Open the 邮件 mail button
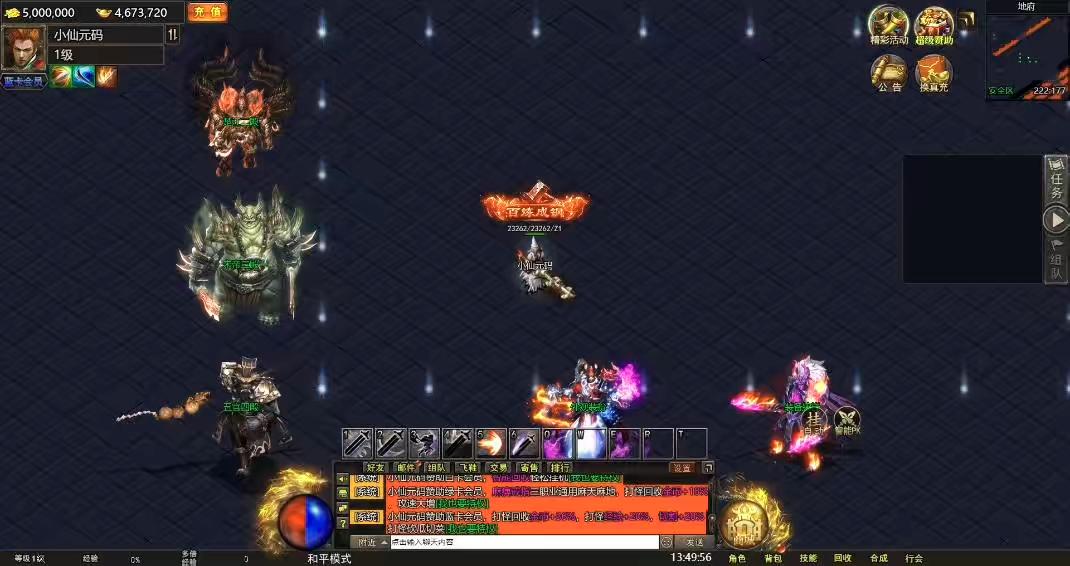The width and height of the screenshot is (1070, 566). point(406,467)
